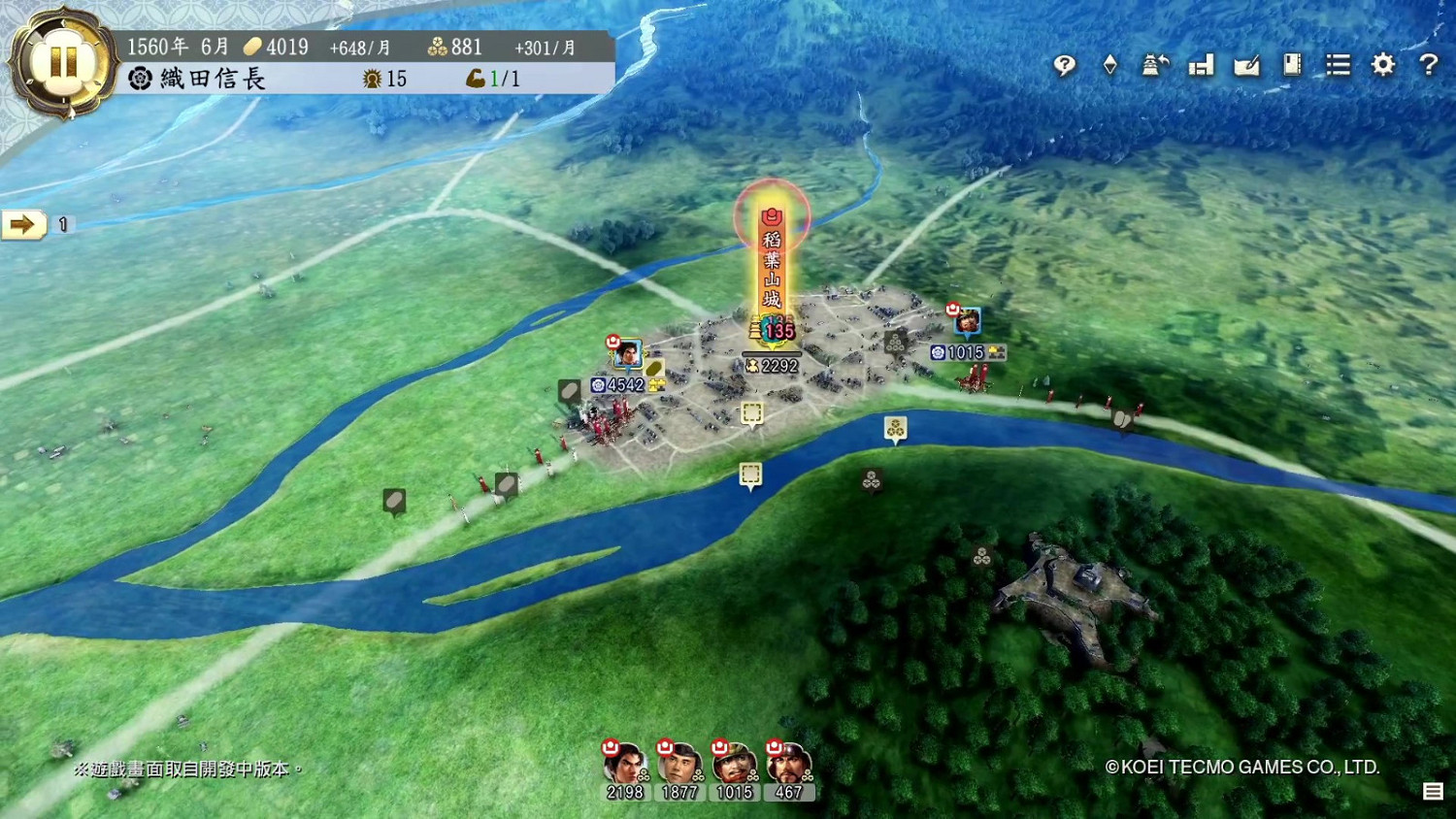The image size is (1456, 819).
Task: Open the notebook journal icon
Action: pos(1292,65)
